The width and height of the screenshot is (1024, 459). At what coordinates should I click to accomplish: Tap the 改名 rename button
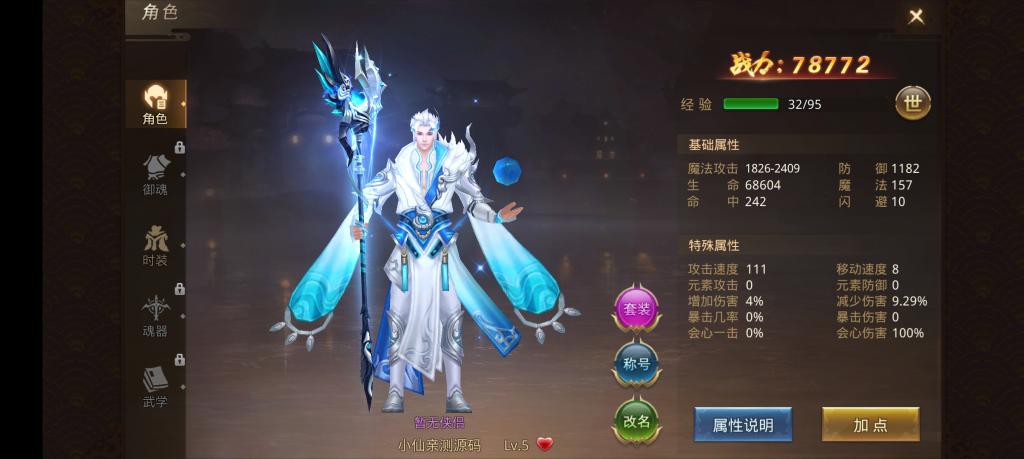tap(636, 420)
